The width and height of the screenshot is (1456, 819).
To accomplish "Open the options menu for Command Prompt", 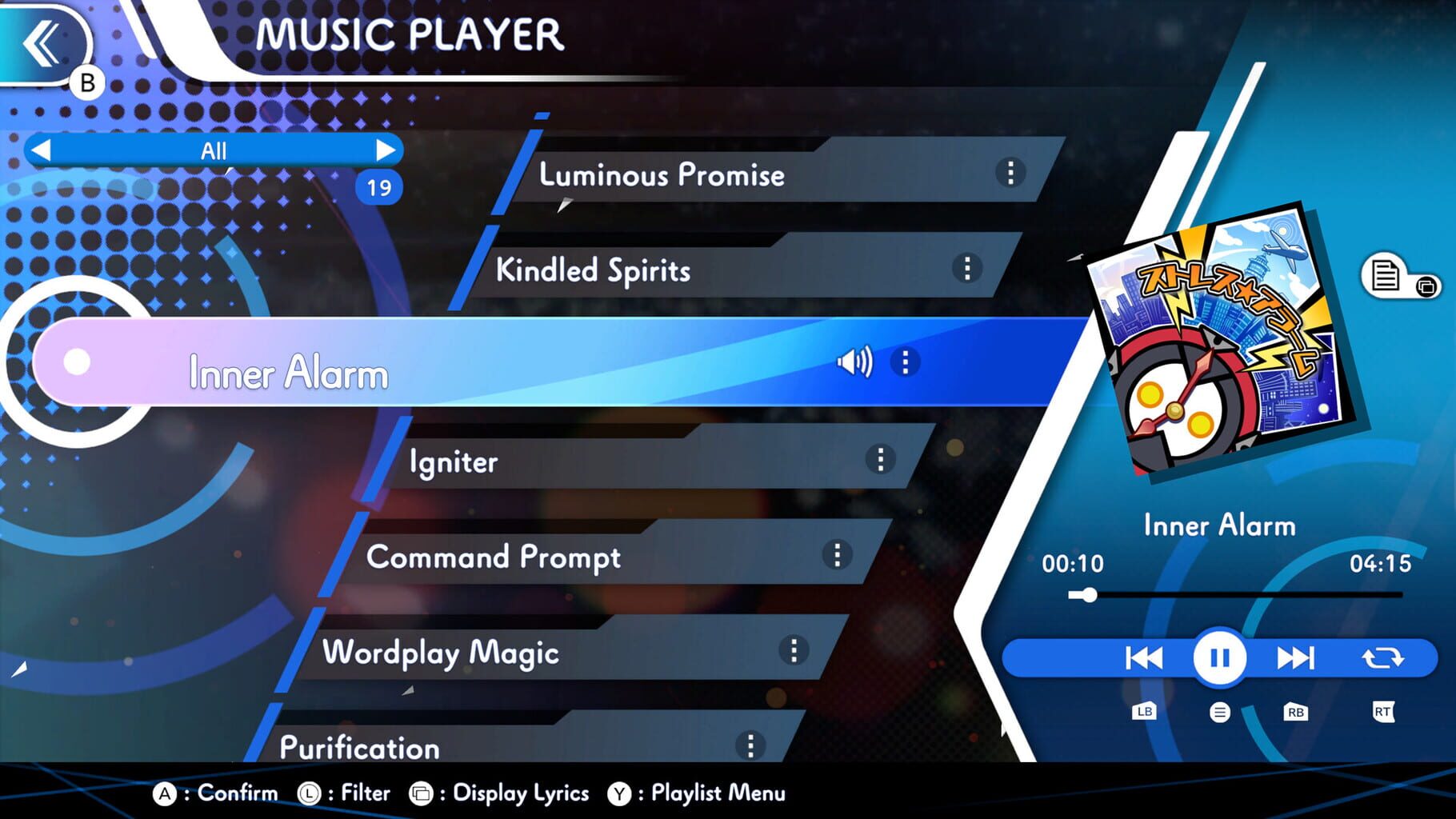I will click(838, 555).
